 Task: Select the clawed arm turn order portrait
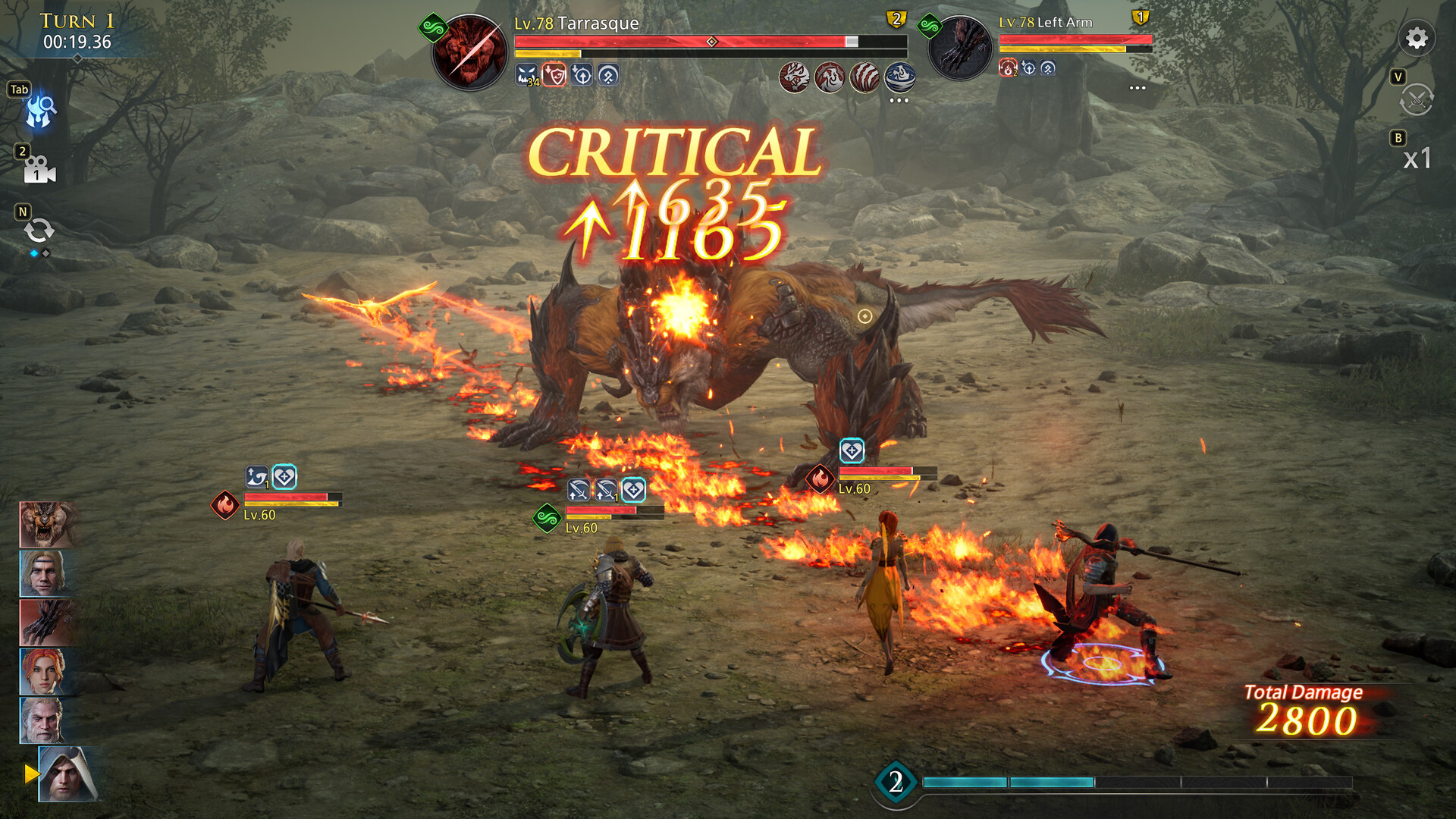[45, 622]
